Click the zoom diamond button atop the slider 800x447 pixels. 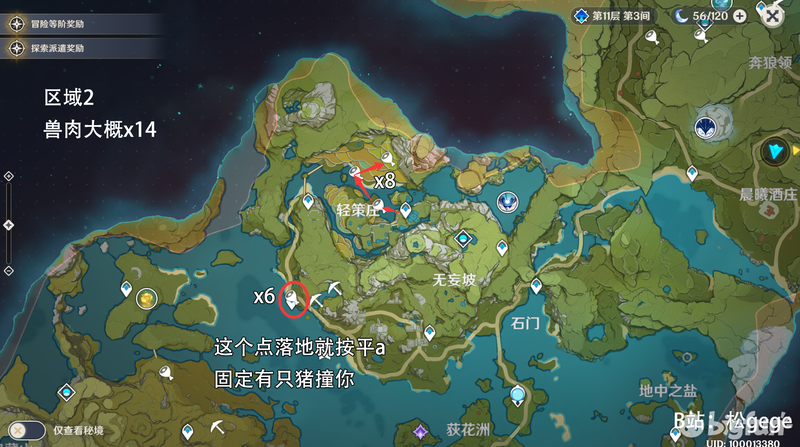8,176
